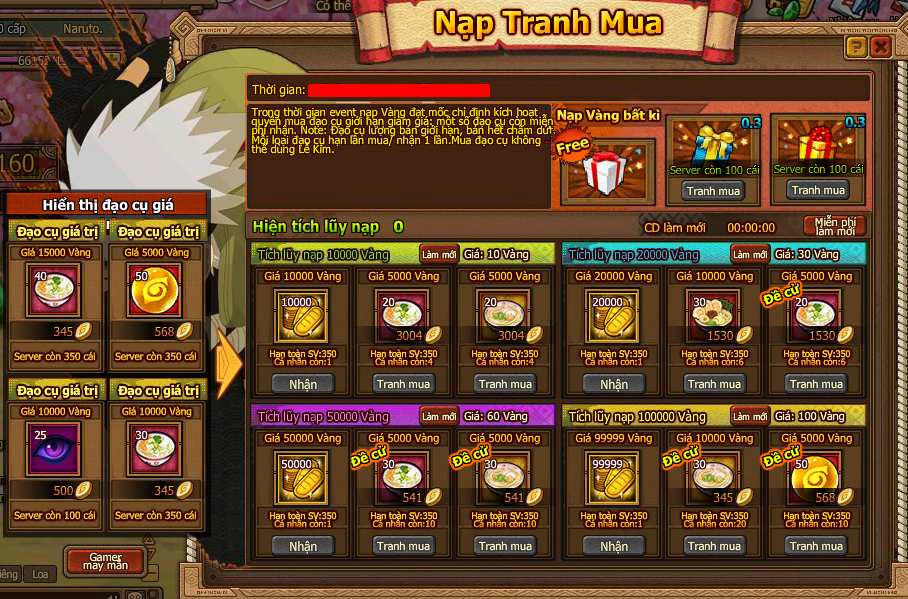Open the Gamer may mắn button

pos(105,561)
